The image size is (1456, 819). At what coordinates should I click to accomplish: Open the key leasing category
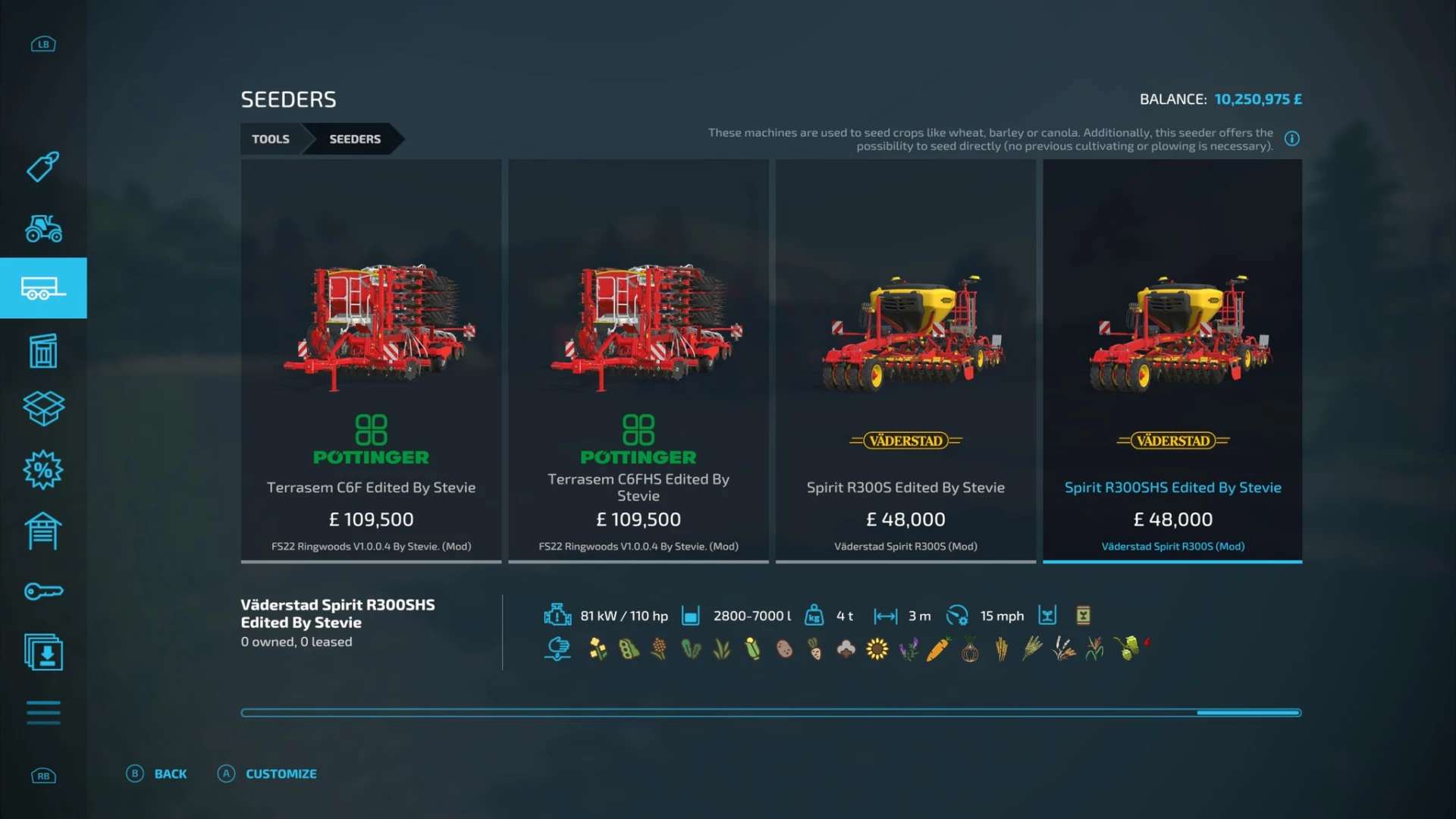(43, 591)
